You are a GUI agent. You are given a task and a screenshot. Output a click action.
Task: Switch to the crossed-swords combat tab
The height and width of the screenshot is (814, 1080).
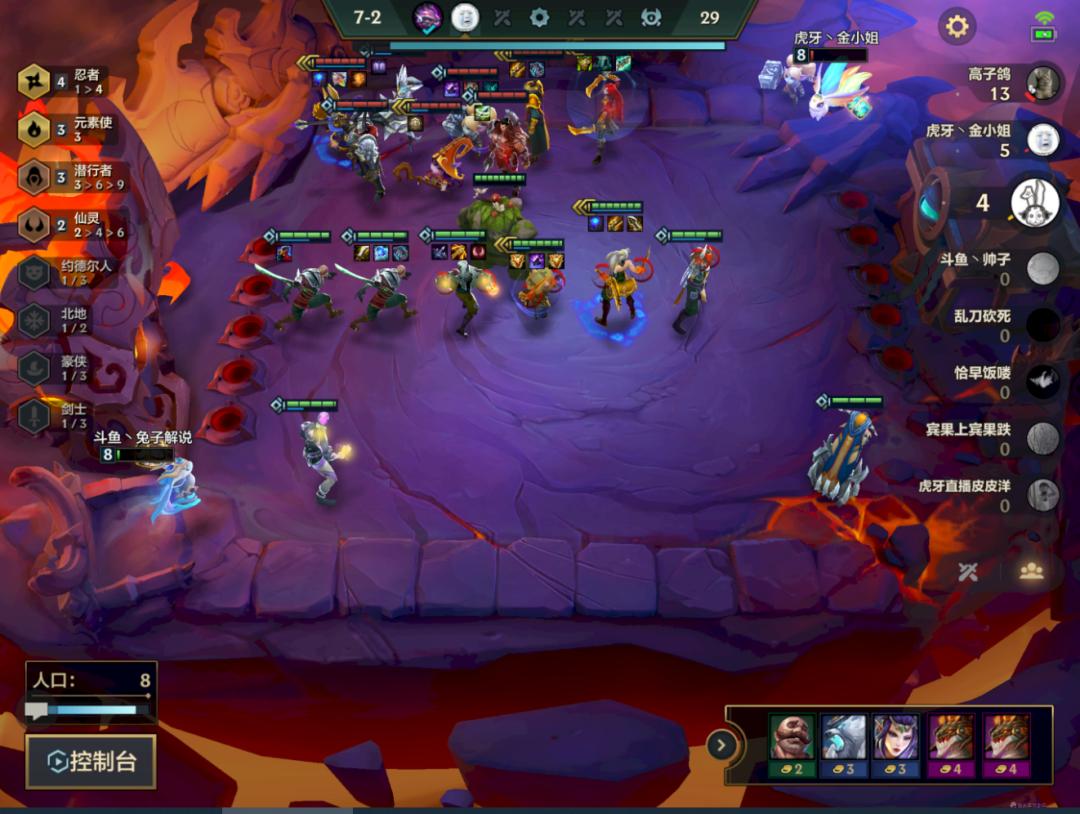click(x=967, y=571)
